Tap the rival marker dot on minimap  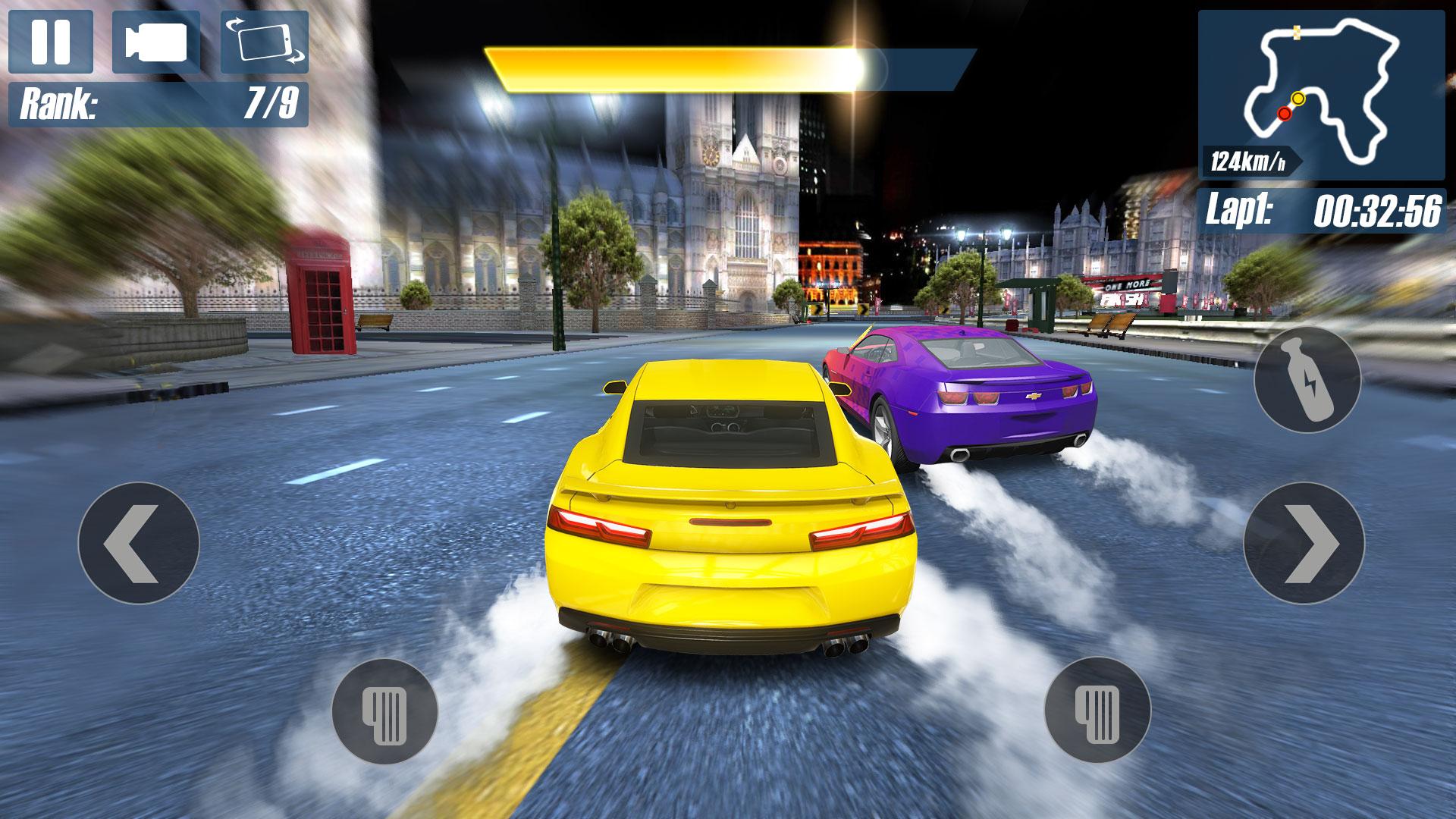[1285, 113]
